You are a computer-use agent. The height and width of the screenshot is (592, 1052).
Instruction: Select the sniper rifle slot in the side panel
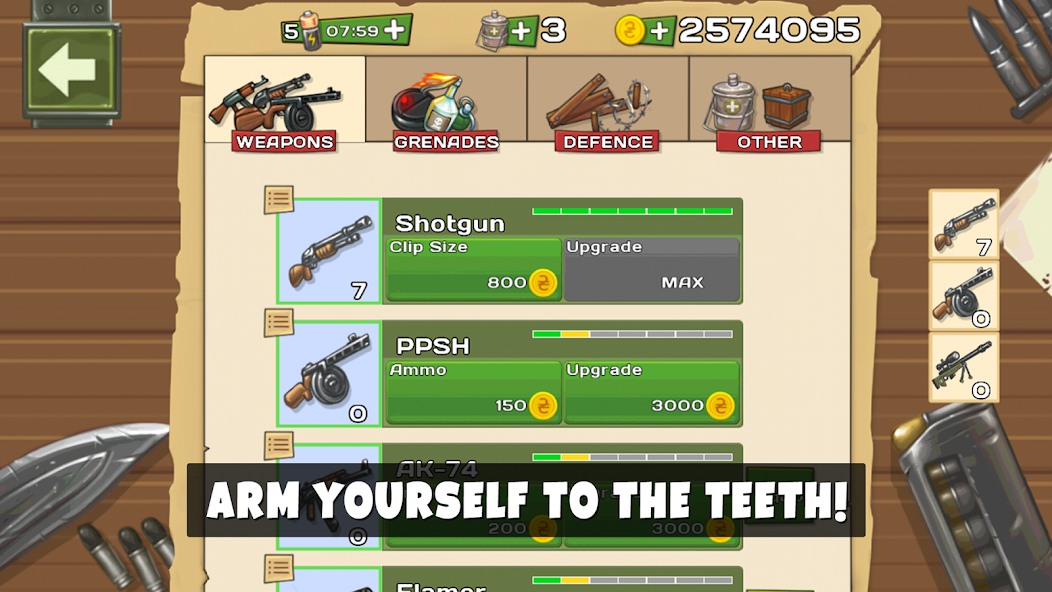(964, 368)
